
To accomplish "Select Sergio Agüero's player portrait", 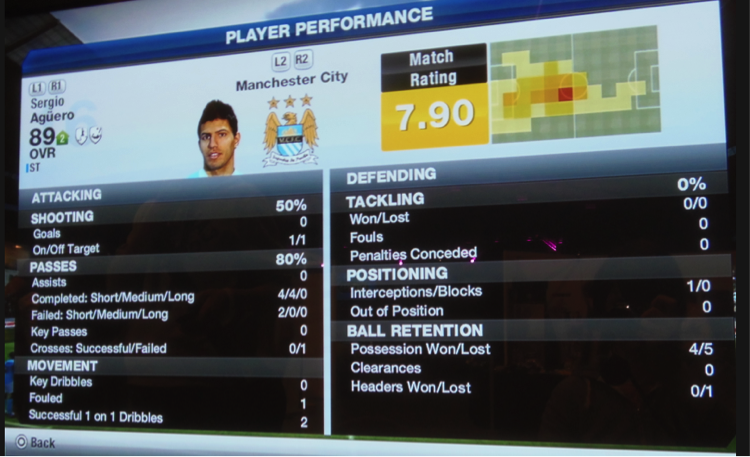I will [x=218, y=137].
